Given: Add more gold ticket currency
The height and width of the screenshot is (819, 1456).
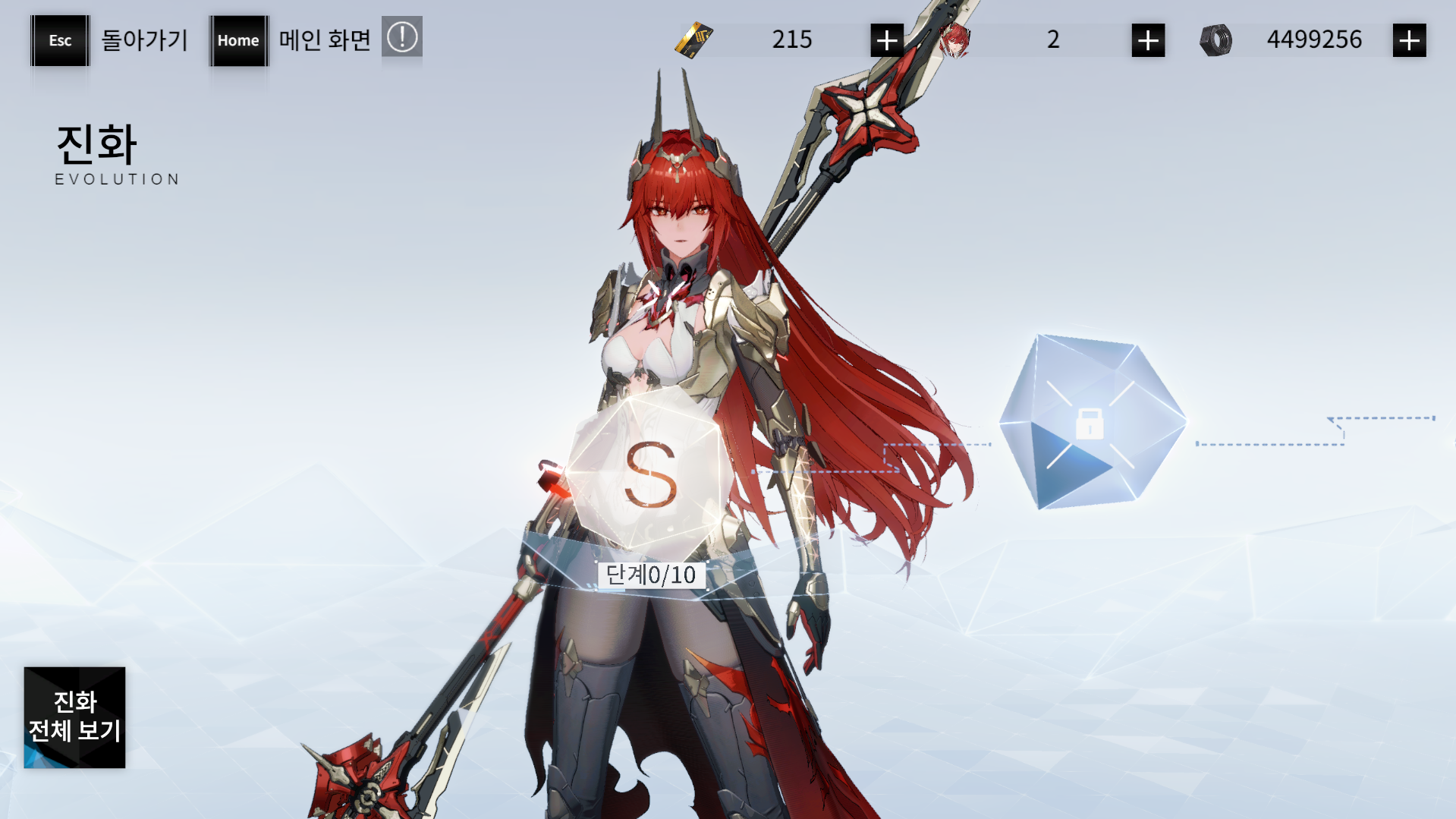Looking at the screenshot, I should click(886, 40).
